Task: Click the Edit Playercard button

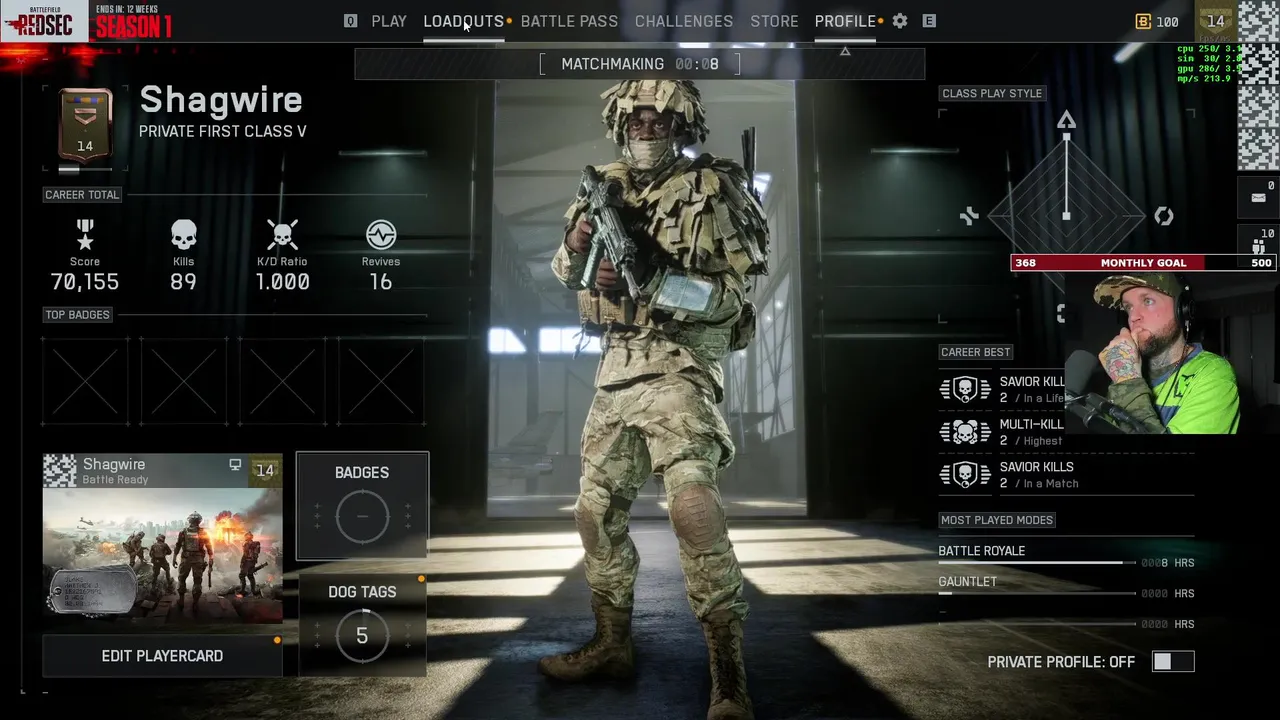Action: pyautogui.click(x=162, y=656)
